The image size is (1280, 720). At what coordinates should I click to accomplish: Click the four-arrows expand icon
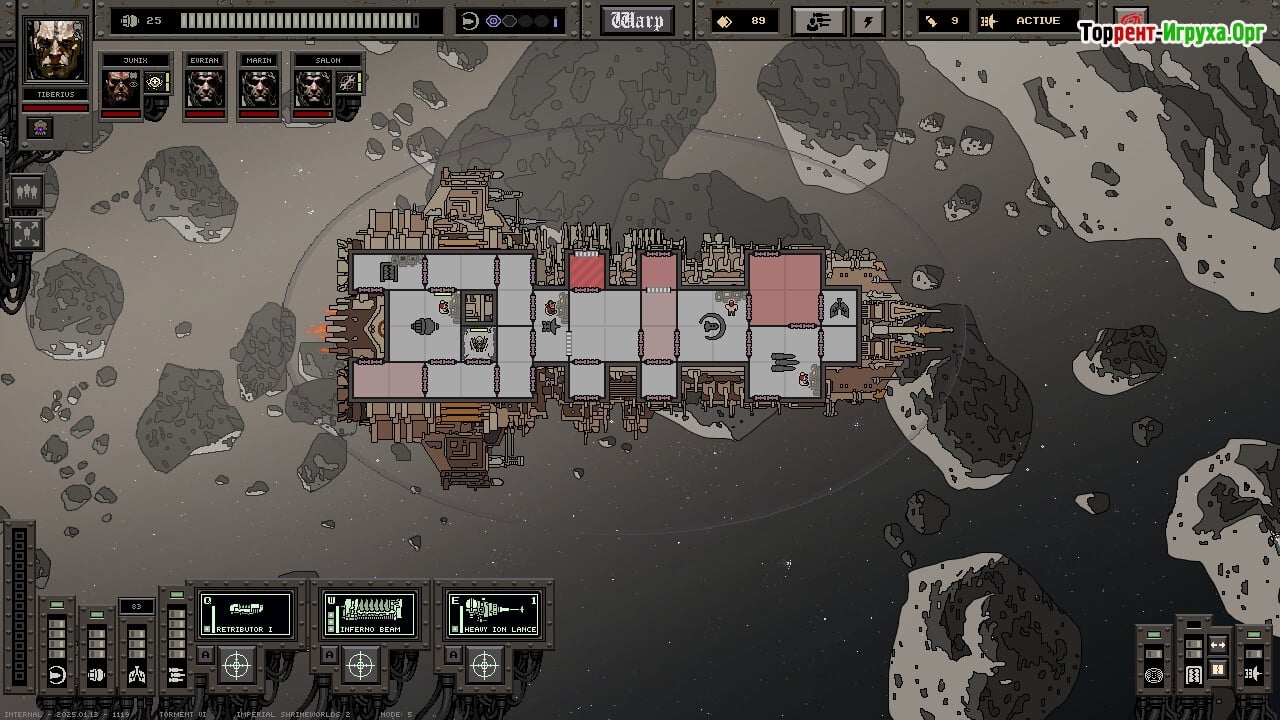coord(27,234)
